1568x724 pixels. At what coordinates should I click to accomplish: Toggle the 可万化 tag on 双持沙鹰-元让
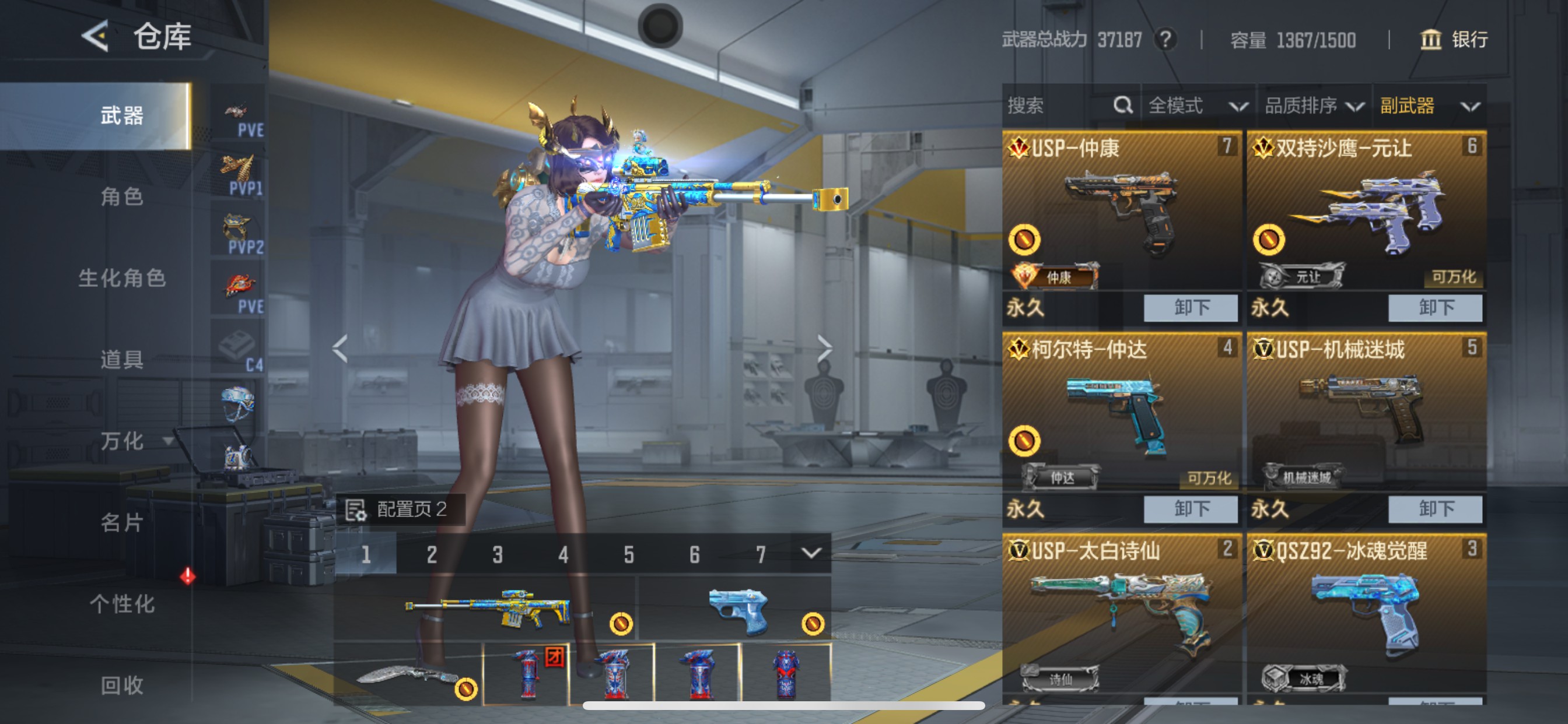1454,277
